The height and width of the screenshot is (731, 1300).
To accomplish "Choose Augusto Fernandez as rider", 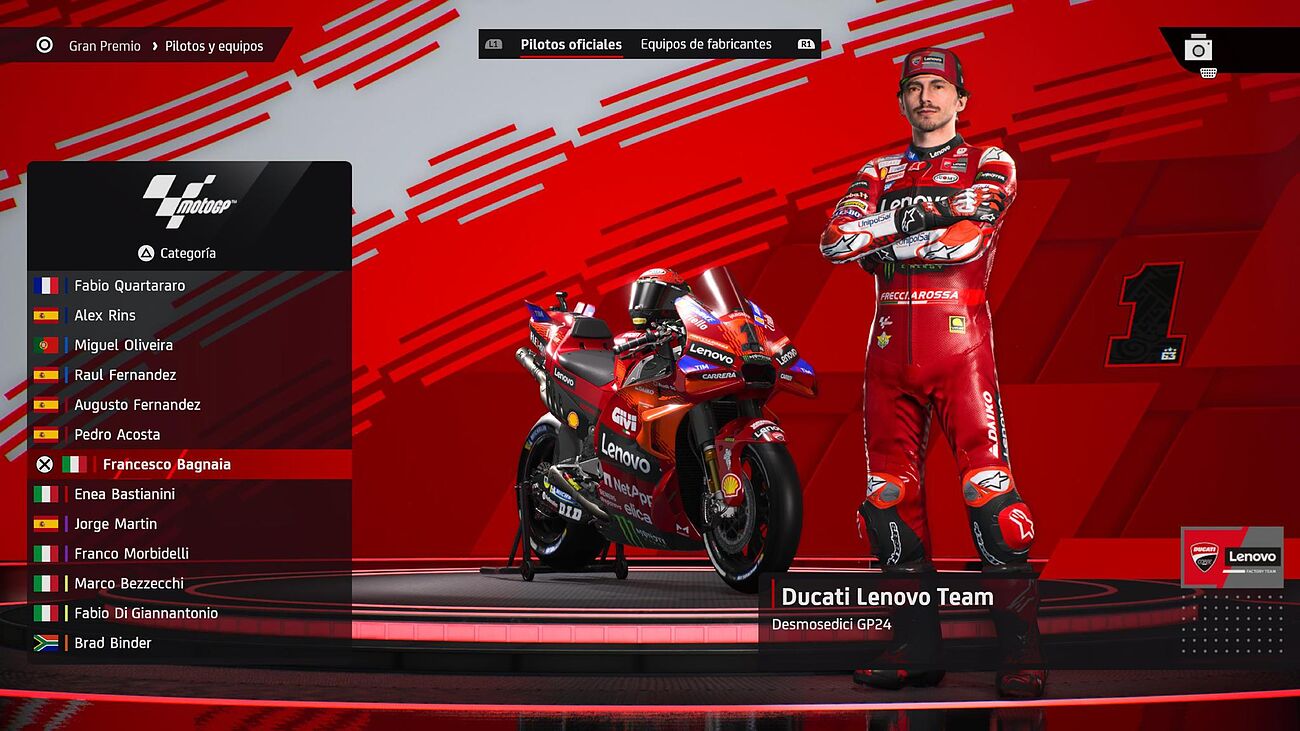I will (x=137, y=405).
